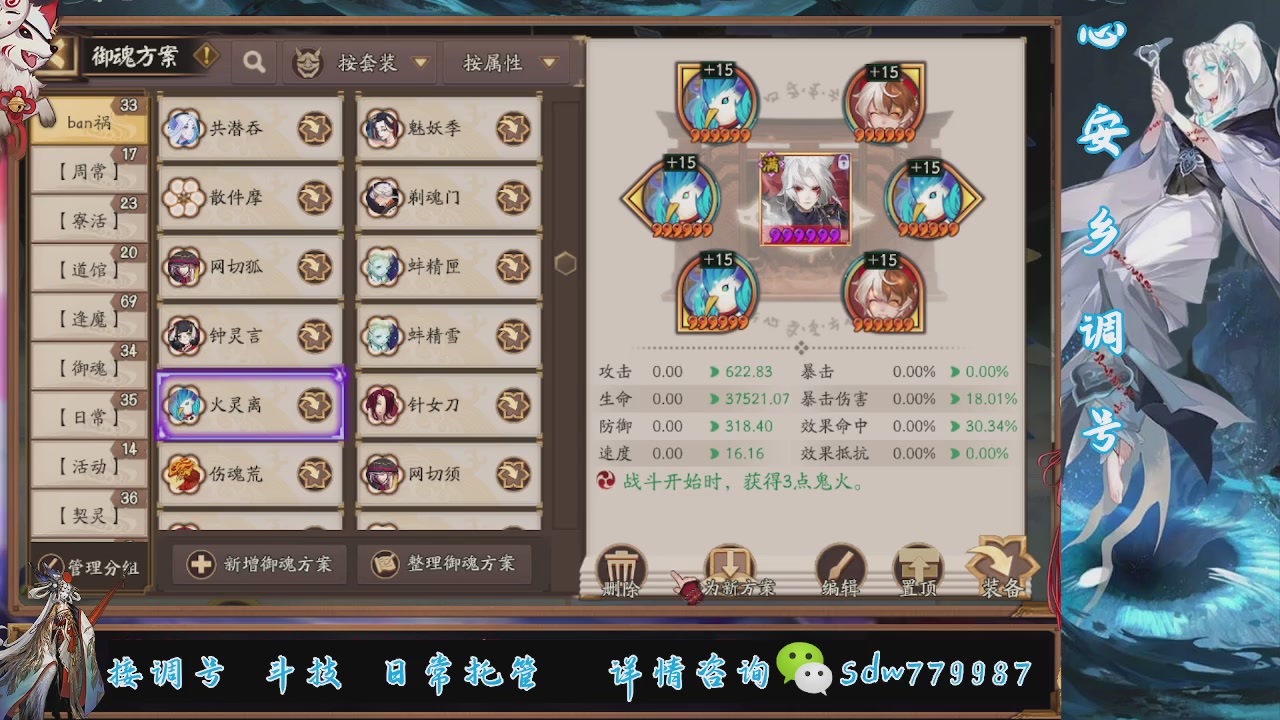Open the 按套装 dropdown
The image size is (1280, 720).
point(370,62)
